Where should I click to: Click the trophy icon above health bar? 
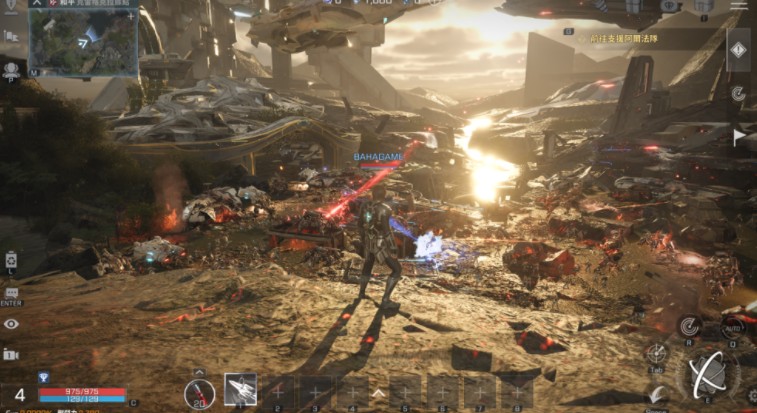click(x=43, y=377)
